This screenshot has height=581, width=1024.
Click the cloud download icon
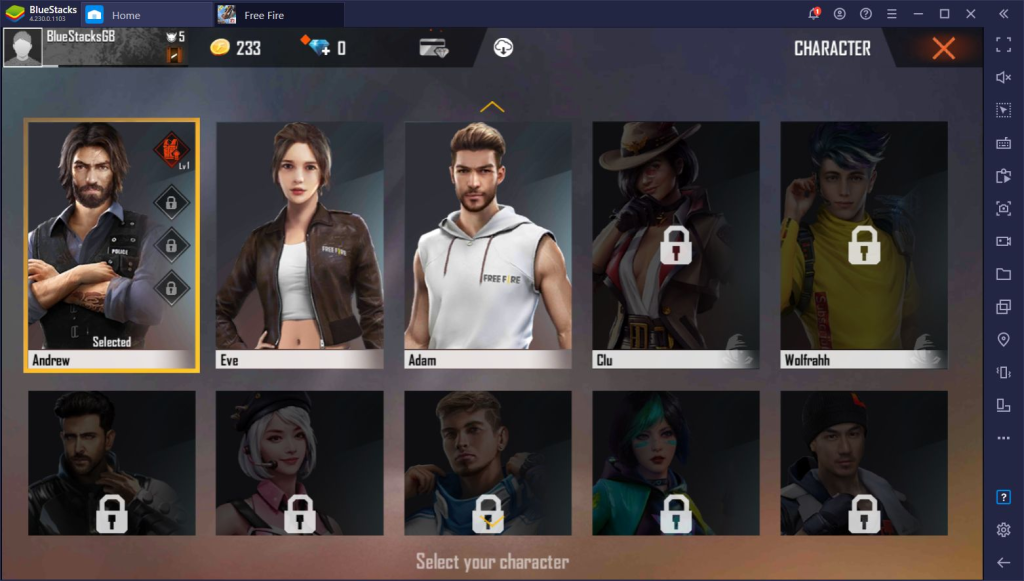click(x=503, y=47)
